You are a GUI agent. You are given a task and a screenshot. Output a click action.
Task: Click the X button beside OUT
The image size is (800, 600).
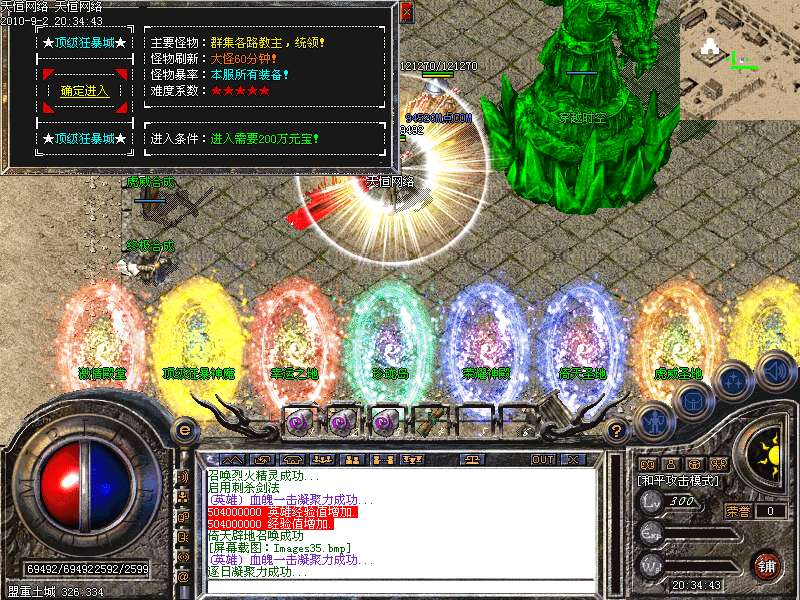pyautogui.click(x=573, y=459)
